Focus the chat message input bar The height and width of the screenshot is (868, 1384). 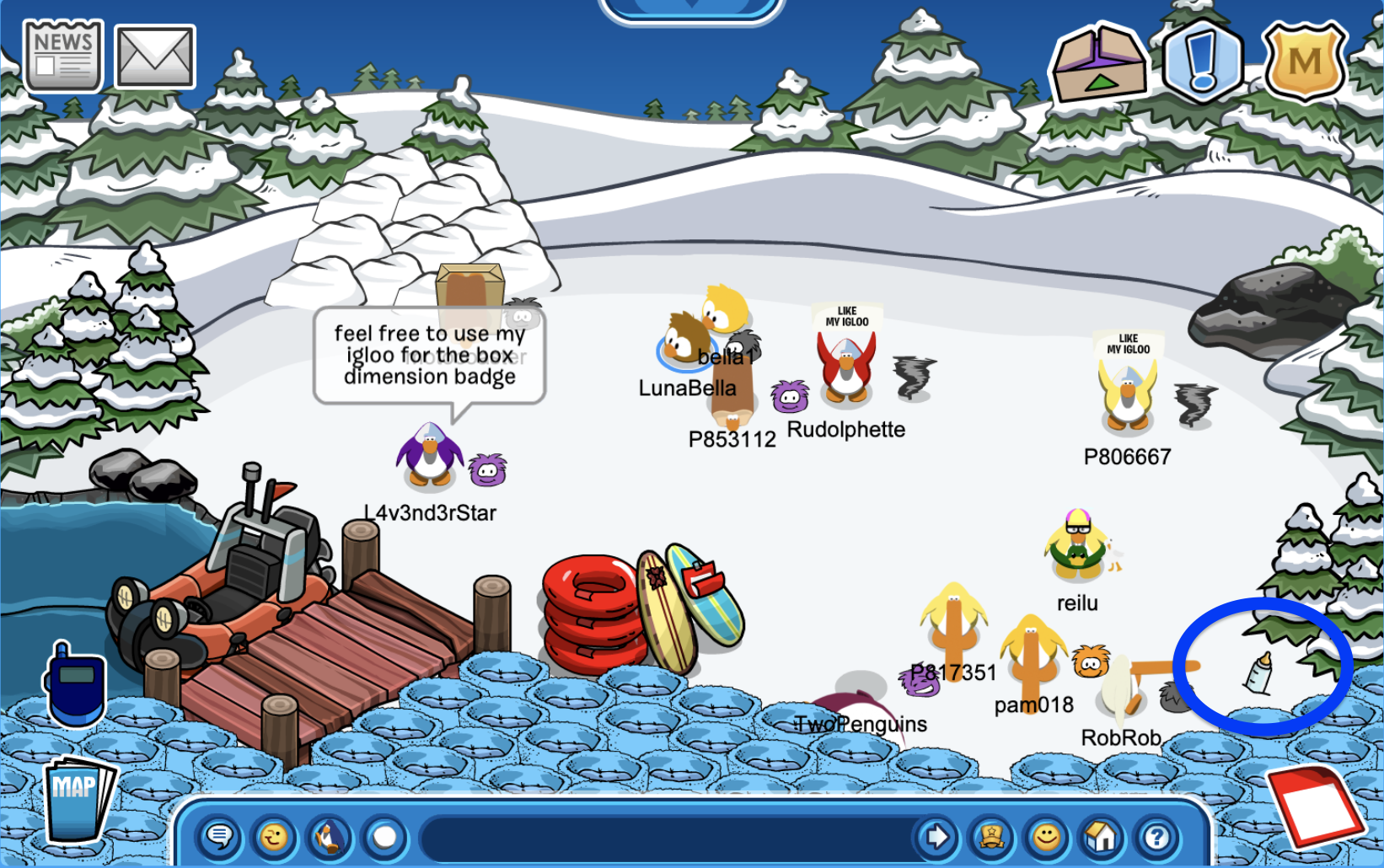[666, 838]
